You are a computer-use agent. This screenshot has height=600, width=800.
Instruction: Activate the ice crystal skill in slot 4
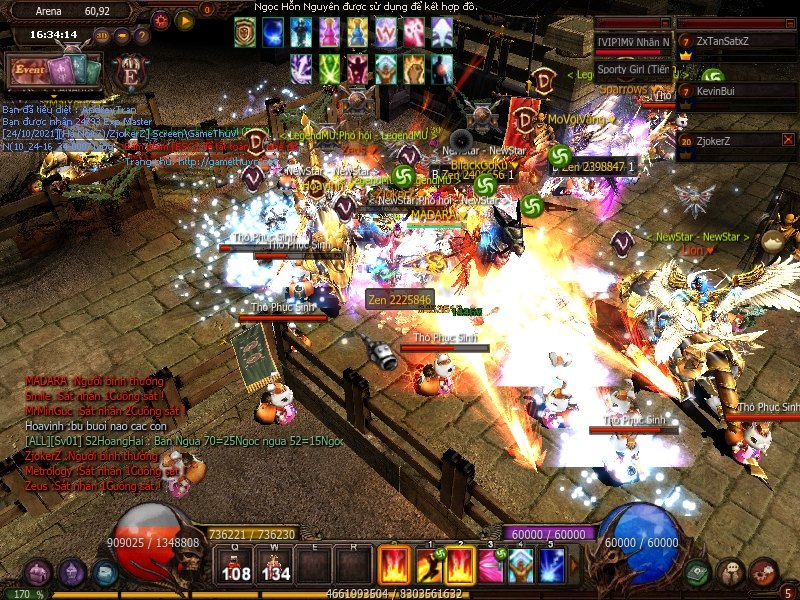[x=520, y=565]
